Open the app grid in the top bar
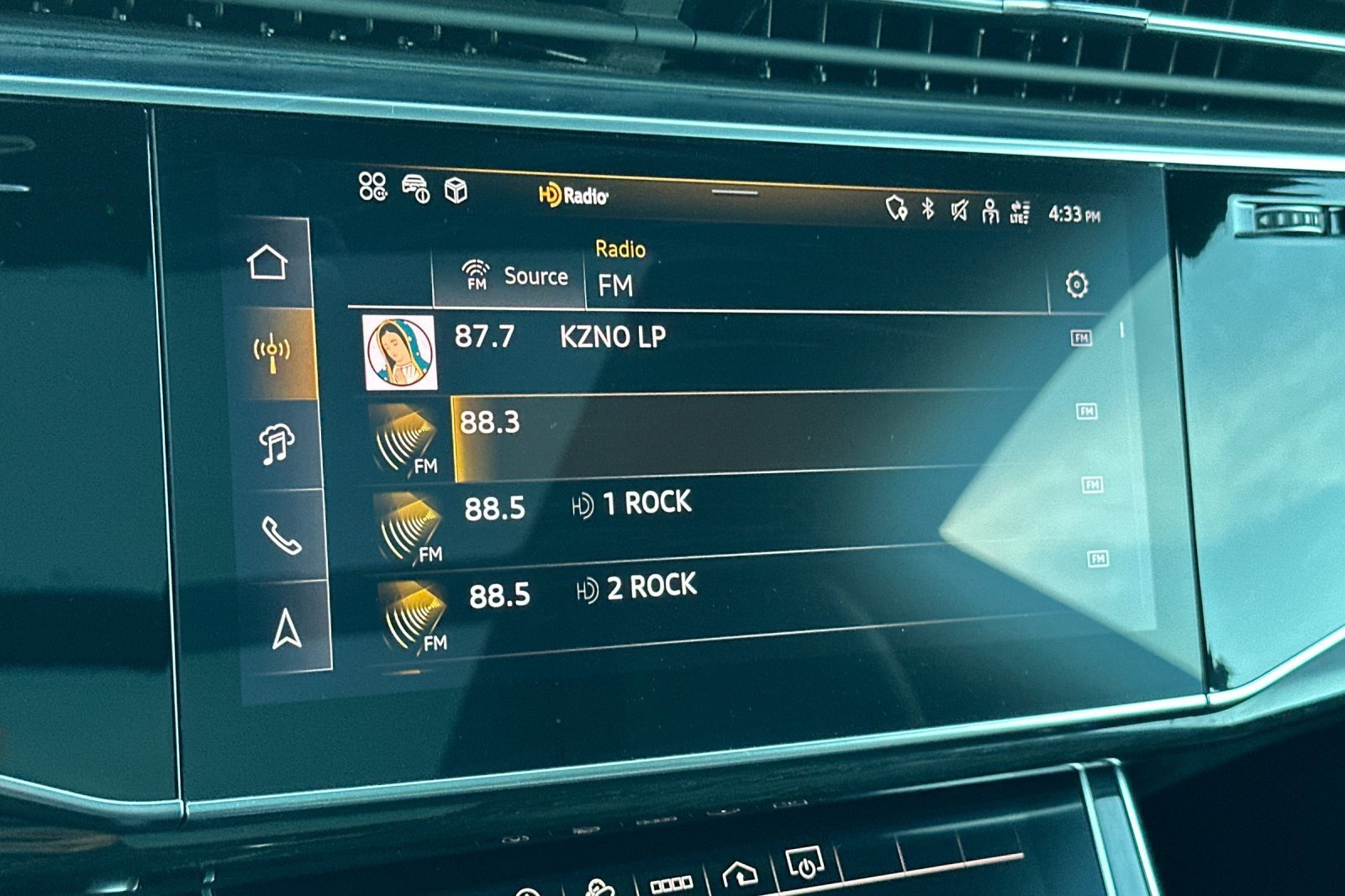The height and width of the screenshot is (896, 1345). 372,188
